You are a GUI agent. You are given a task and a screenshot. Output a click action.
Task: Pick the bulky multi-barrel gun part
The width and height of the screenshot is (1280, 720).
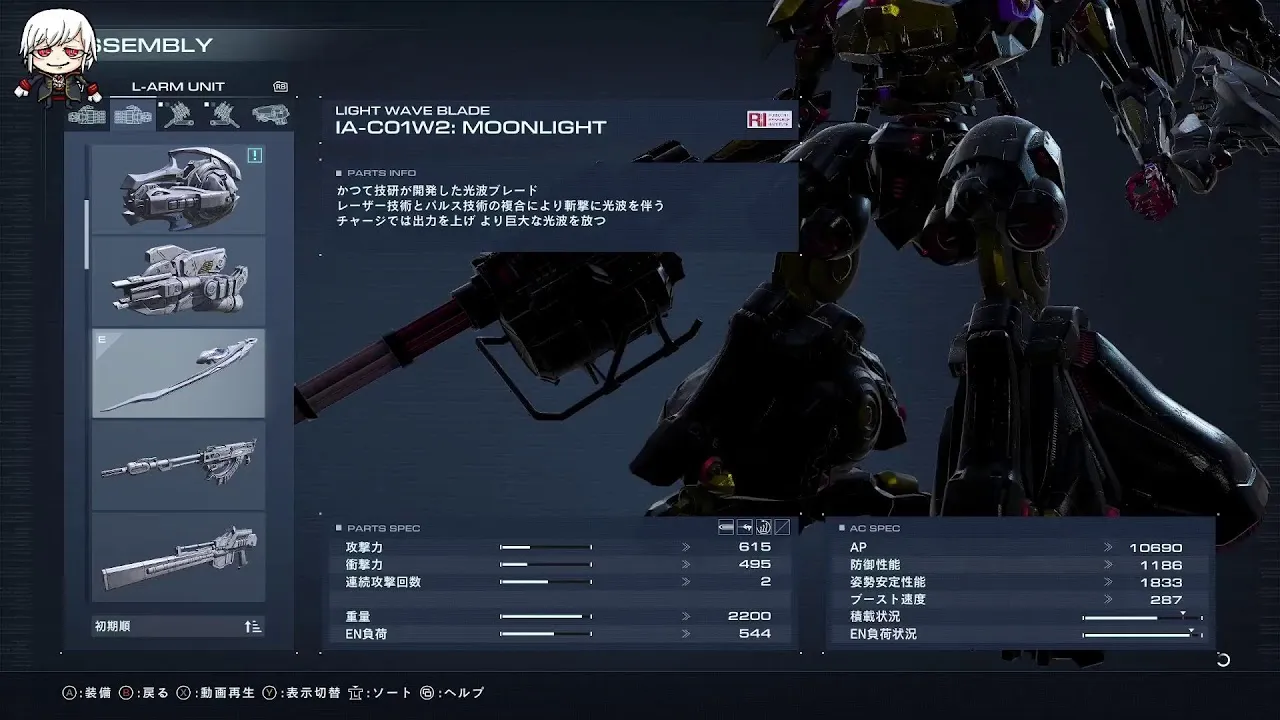tap(178, 281)
